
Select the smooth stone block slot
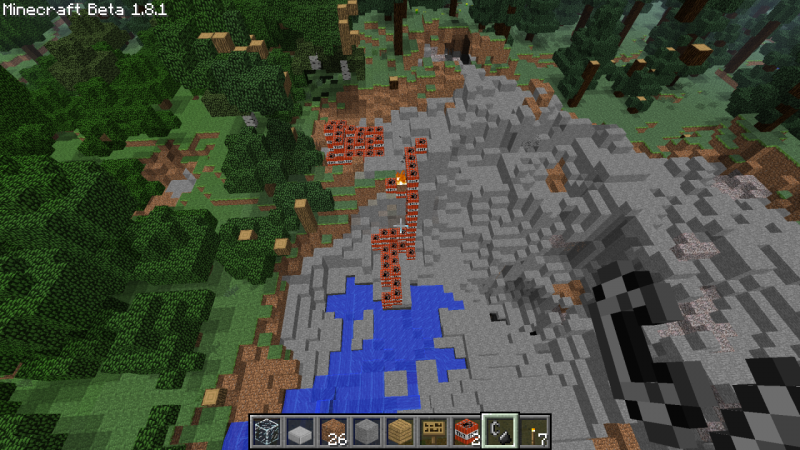click(366, 431)
